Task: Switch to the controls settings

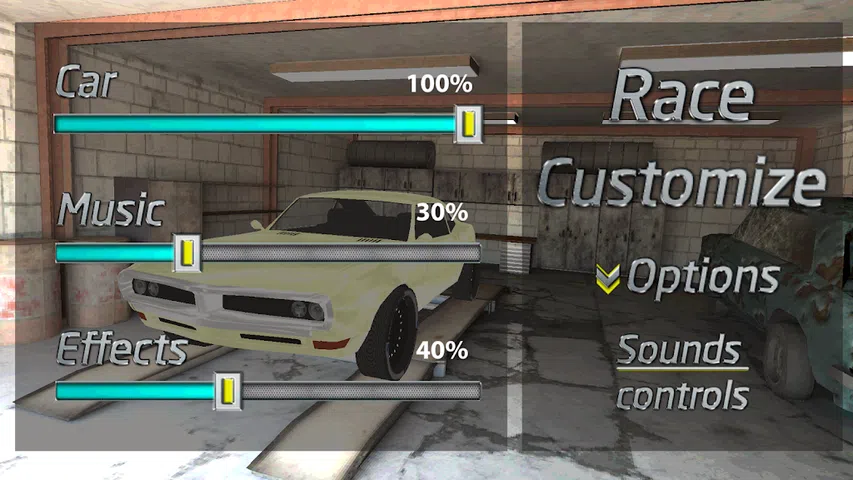Action: pos(682,396)
